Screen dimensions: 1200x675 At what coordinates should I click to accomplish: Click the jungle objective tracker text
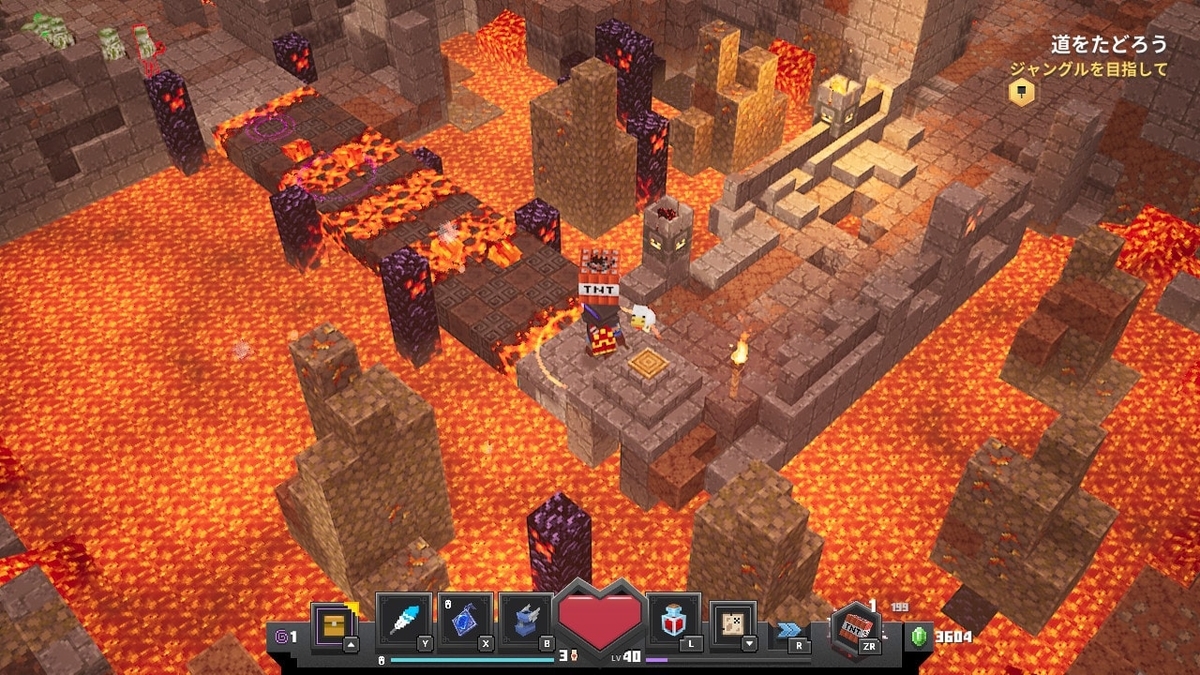(1087, 69)
